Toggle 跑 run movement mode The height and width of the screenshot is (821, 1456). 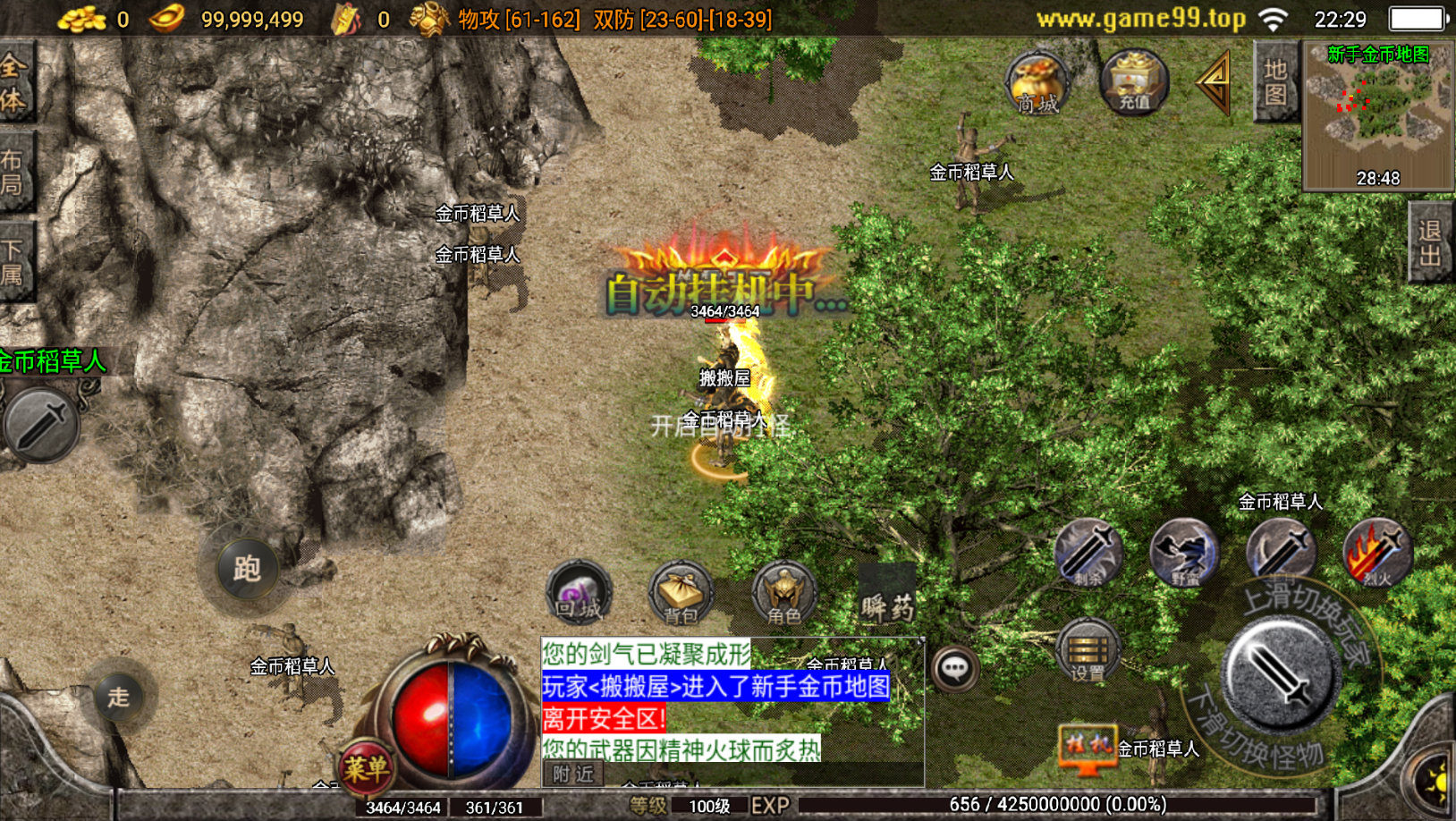pos(248,570)
